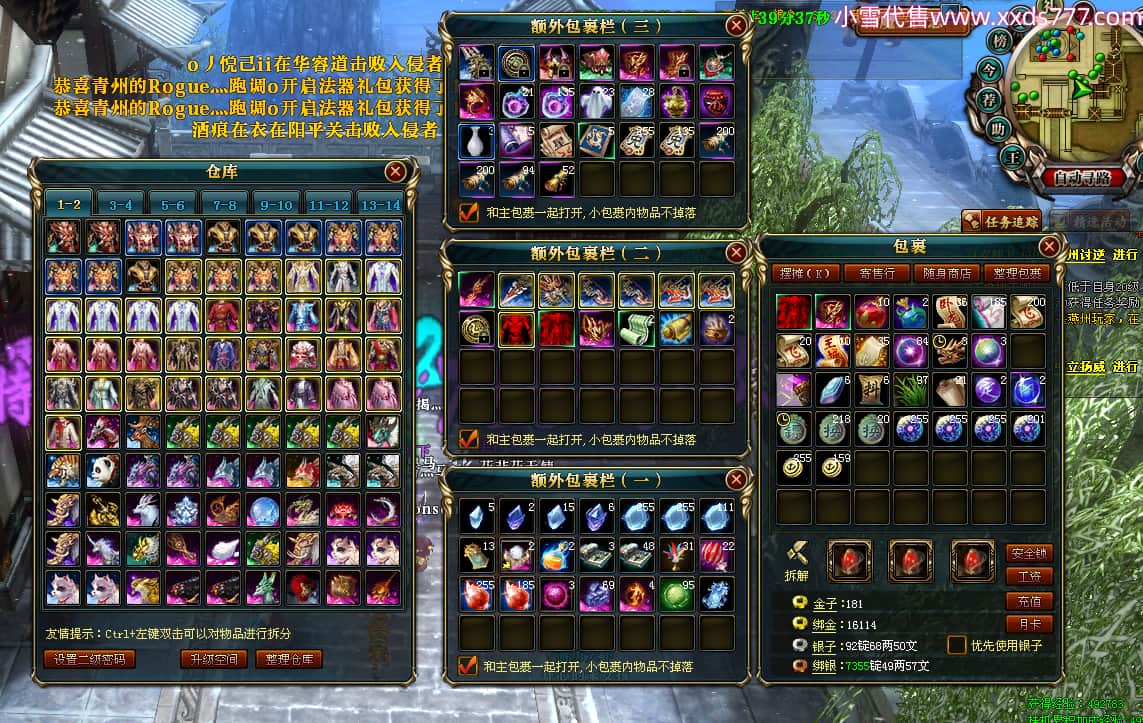Switch to warehouse tab 3-4
The image size is (1143, 723).
point(120,204)
